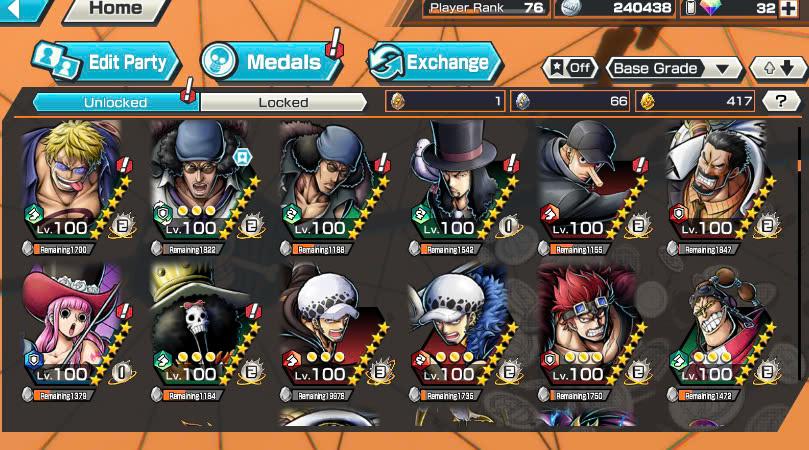
Task: Open the question mark help button
Action: (780, 100)
